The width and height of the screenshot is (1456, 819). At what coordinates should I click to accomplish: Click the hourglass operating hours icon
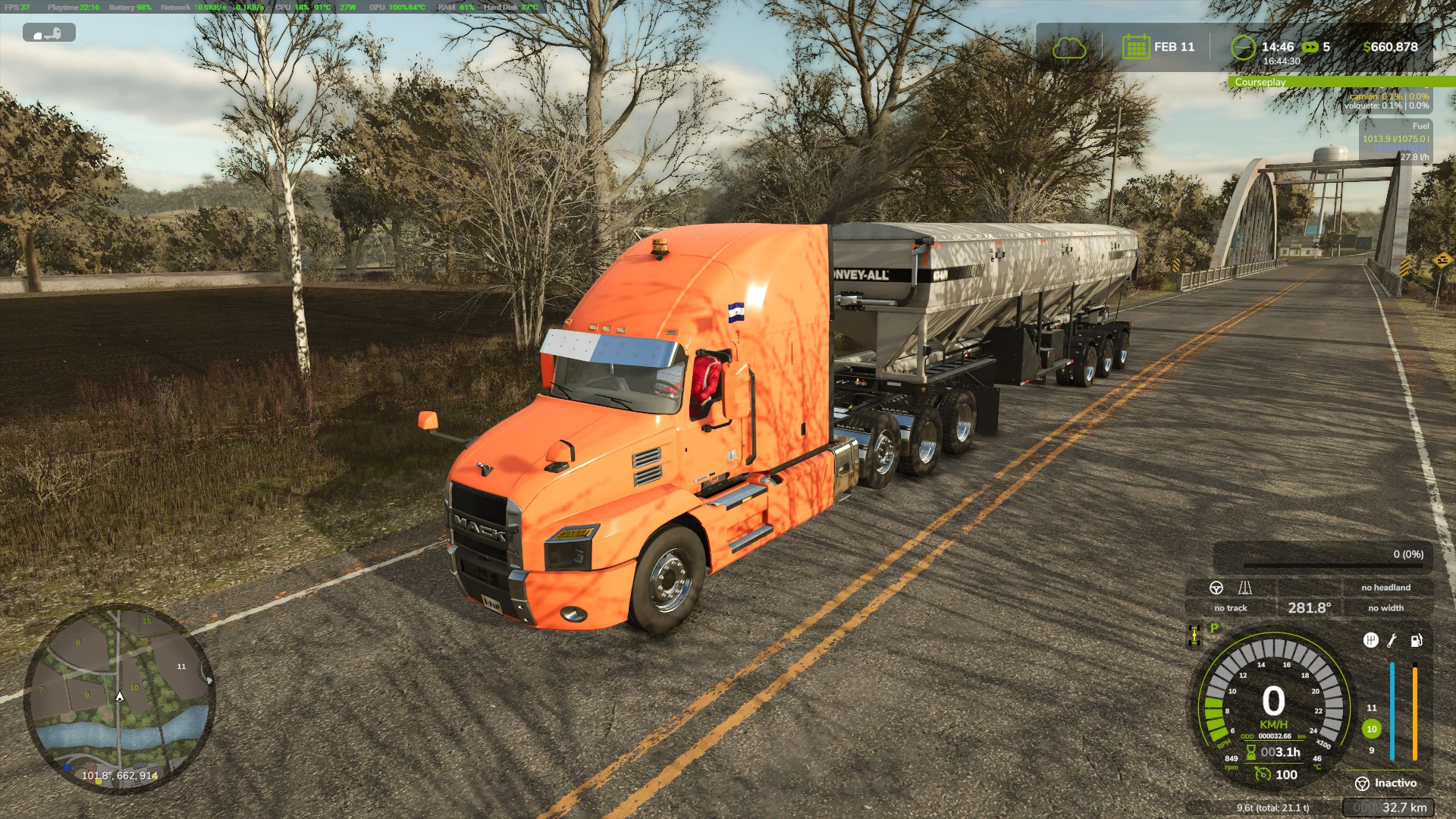pyautogui.click(x=1251, y=752)
